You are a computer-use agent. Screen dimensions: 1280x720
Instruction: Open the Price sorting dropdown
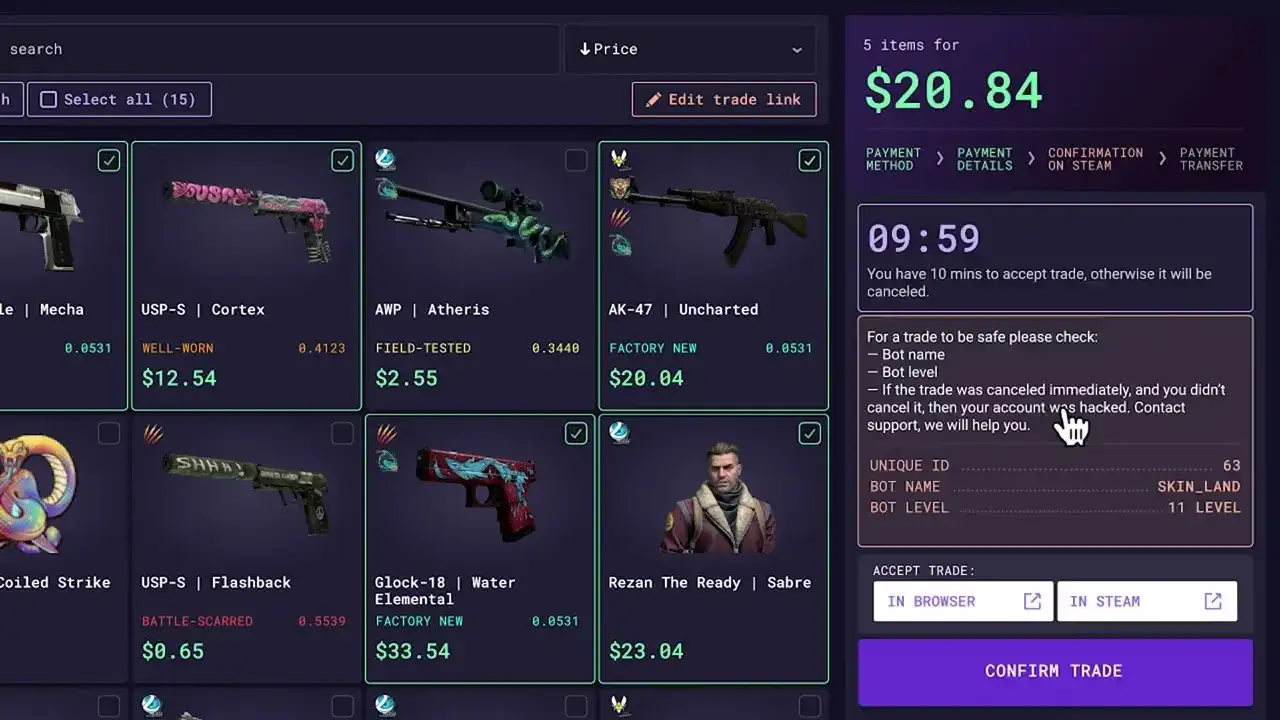689,49
